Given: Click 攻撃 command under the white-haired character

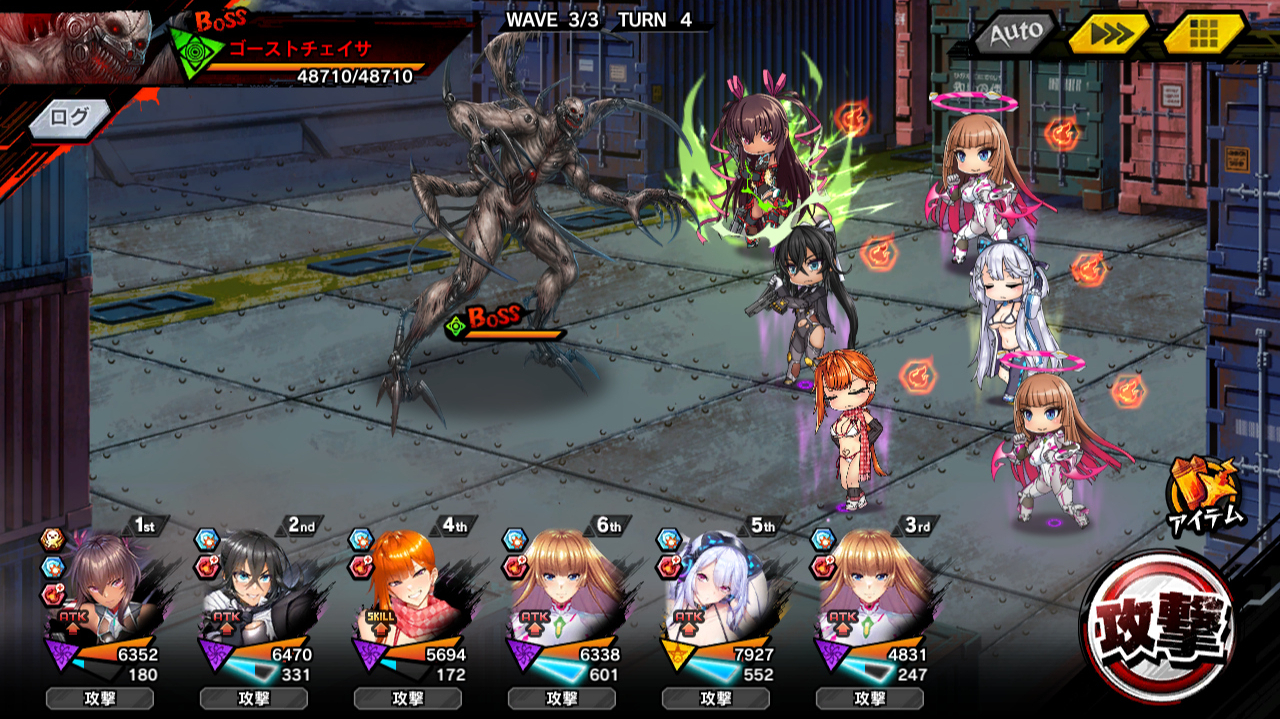Looking at the screenshot, I should (715, 698).
